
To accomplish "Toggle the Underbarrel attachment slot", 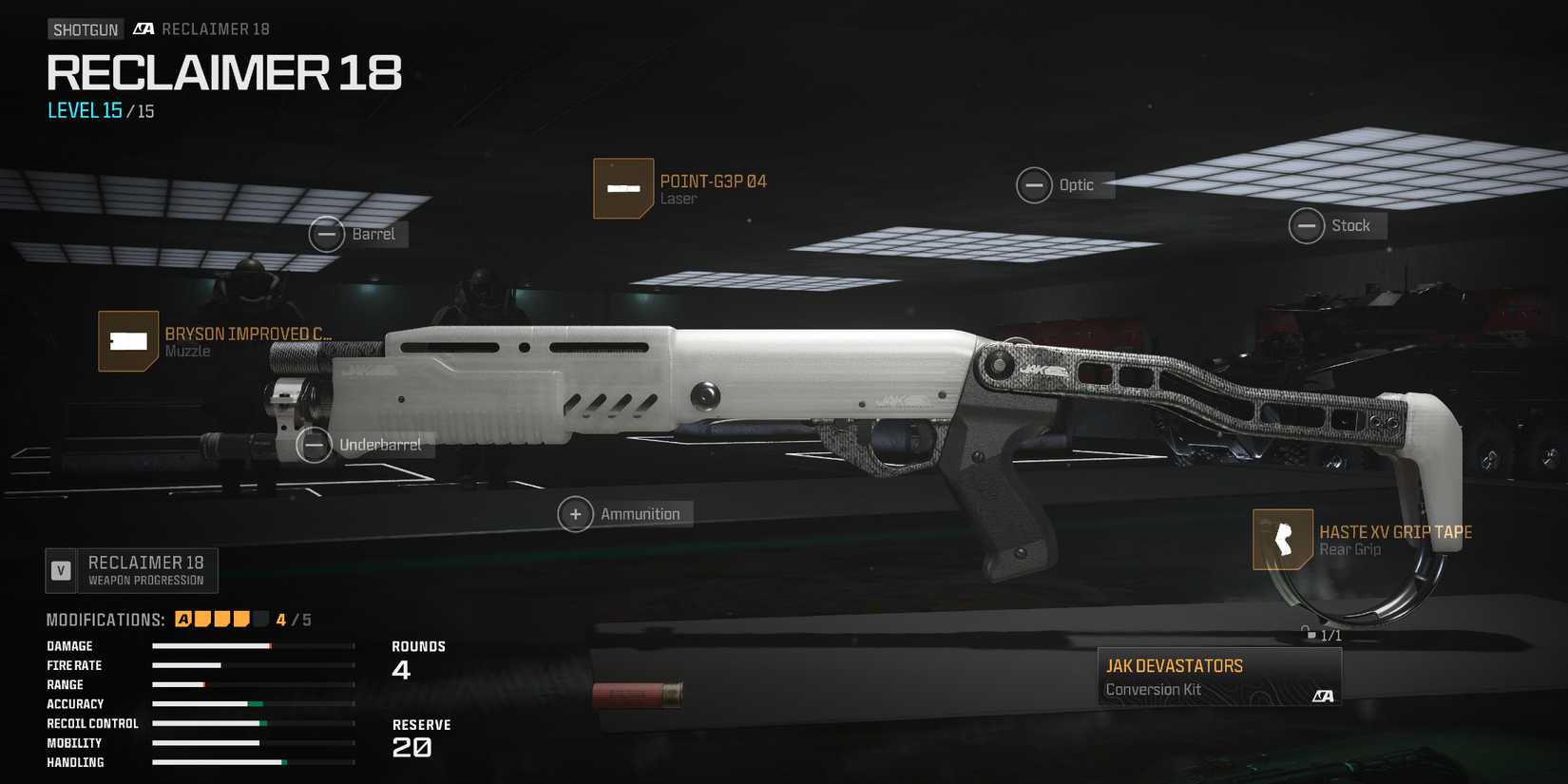I will coord(314,445).
